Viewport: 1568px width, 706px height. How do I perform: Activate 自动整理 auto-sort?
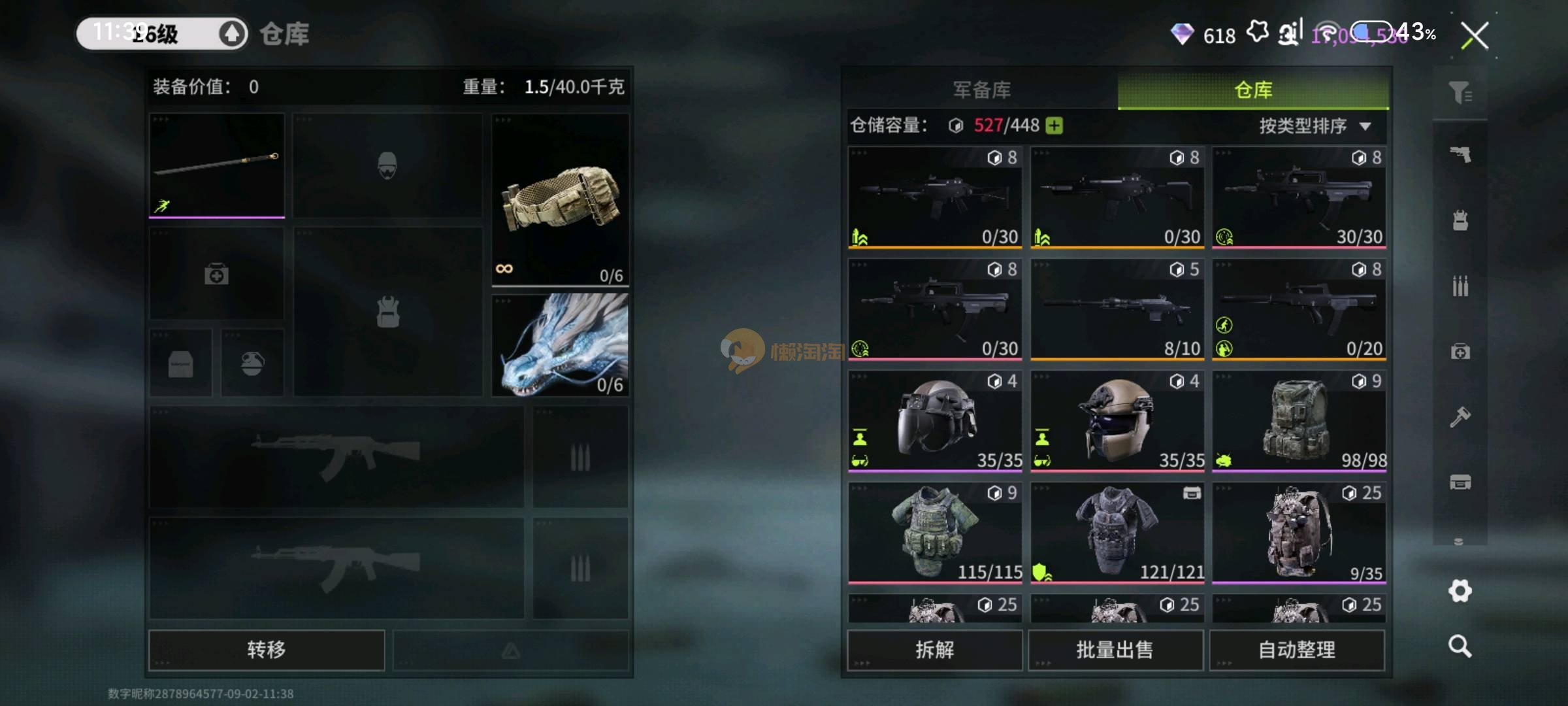point(1296,649)
